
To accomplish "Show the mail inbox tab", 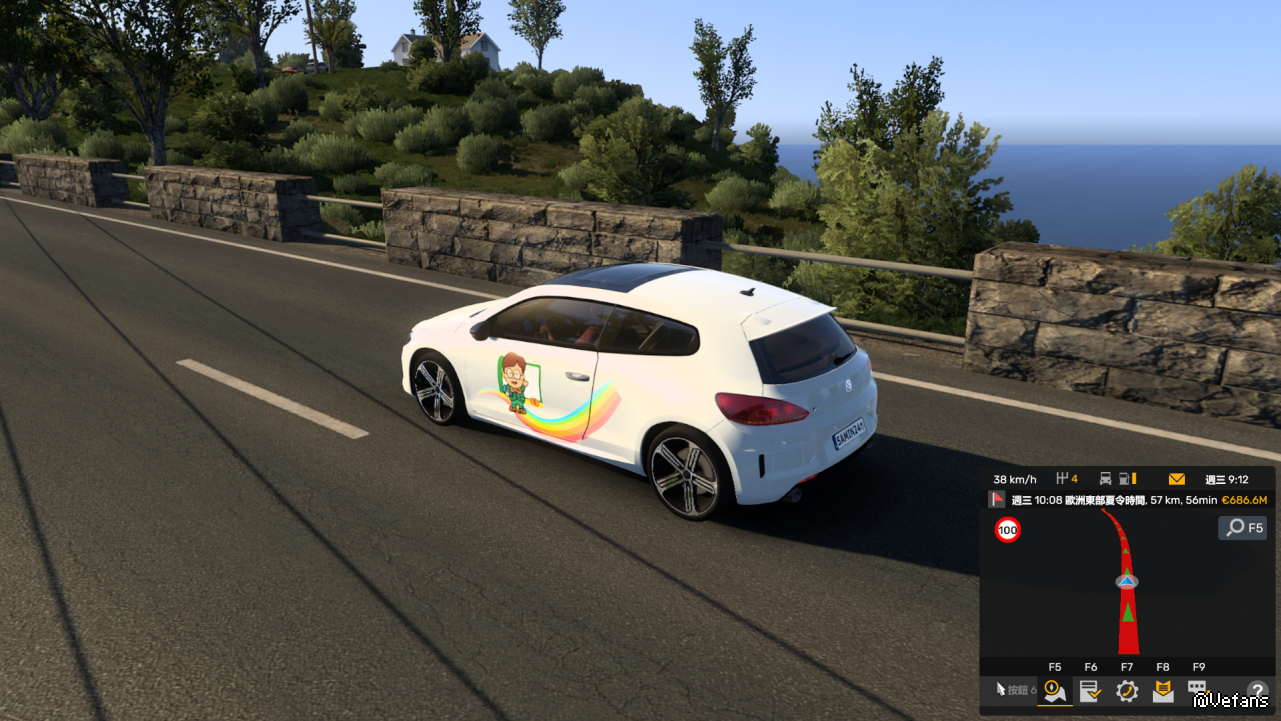I will coord(1163,690).
